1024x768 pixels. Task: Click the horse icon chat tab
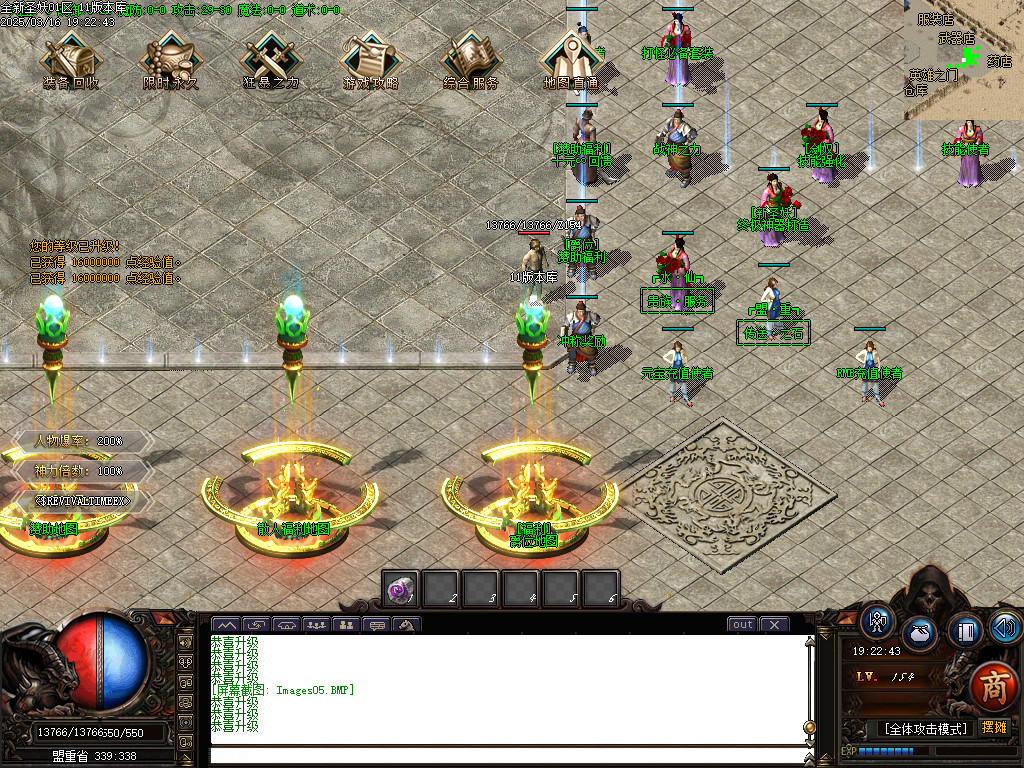[407, 625]
